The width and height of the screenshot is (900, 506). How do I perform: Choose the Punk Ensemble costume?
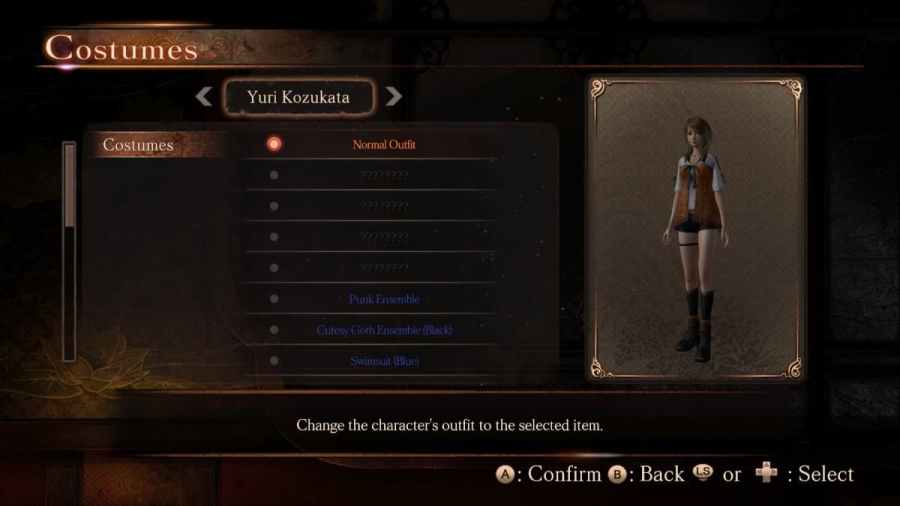(x=384, y=299)
